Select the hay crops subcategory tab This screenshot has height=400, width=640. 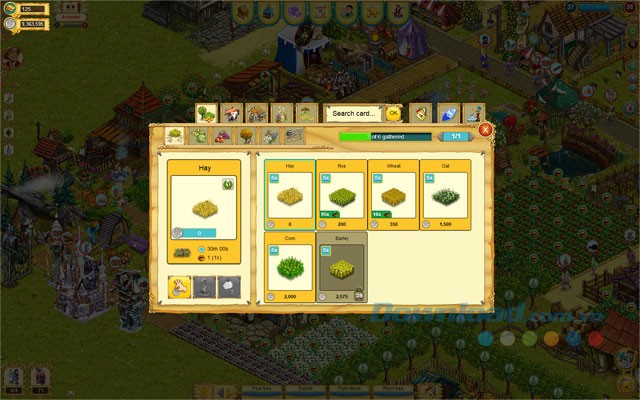point(174,136)
